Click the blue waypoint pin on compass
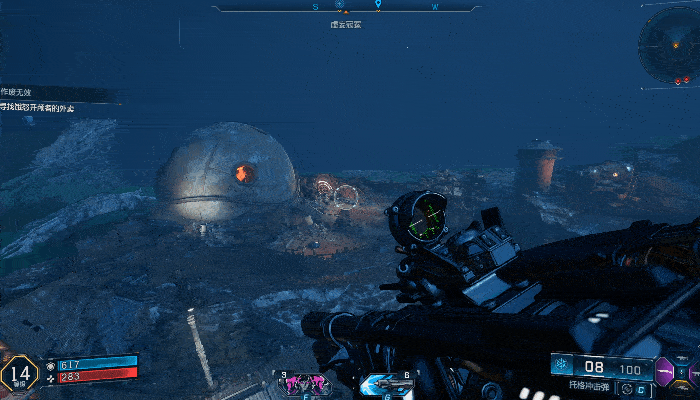Viewport: 700px width, 400px height. [377, 6]
